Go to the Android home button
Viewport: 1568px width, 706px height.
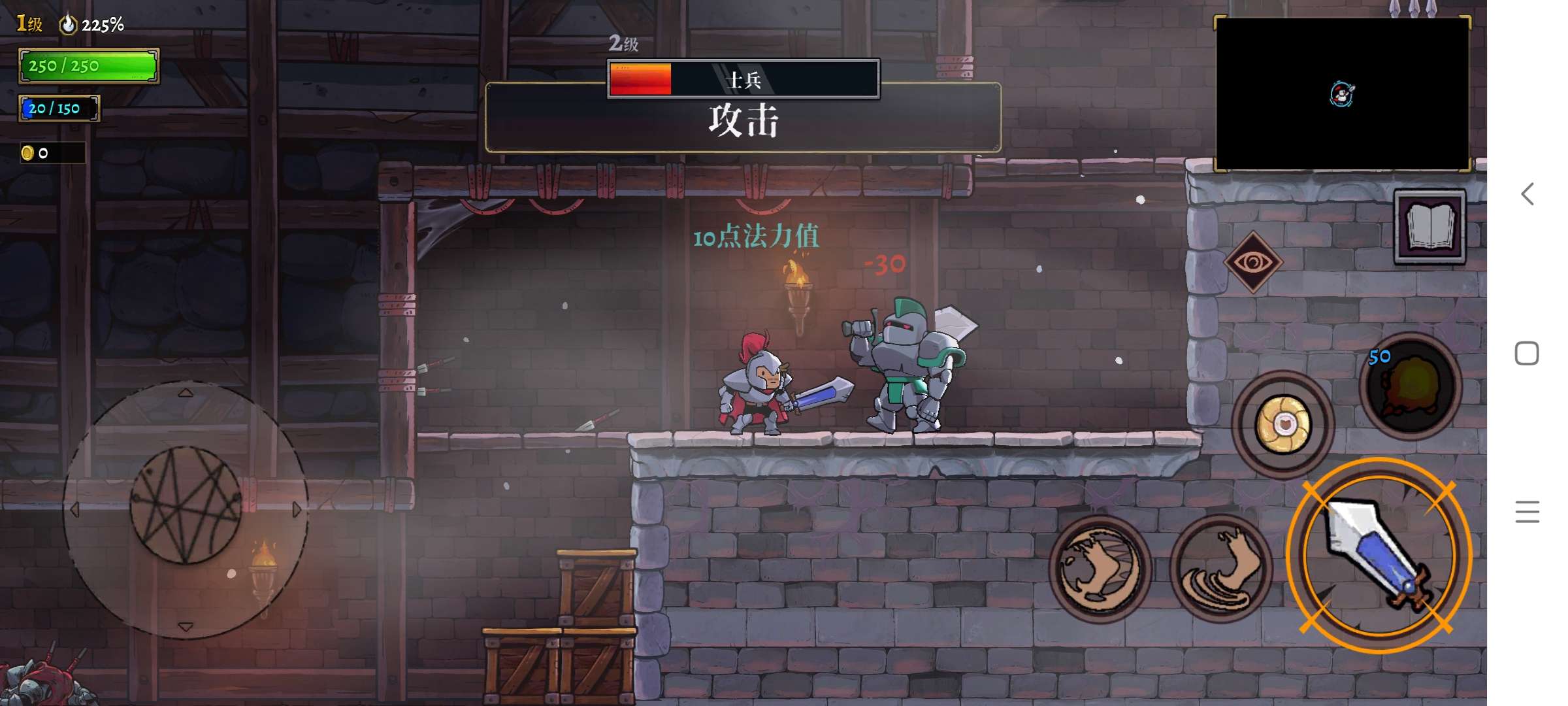1527,354
